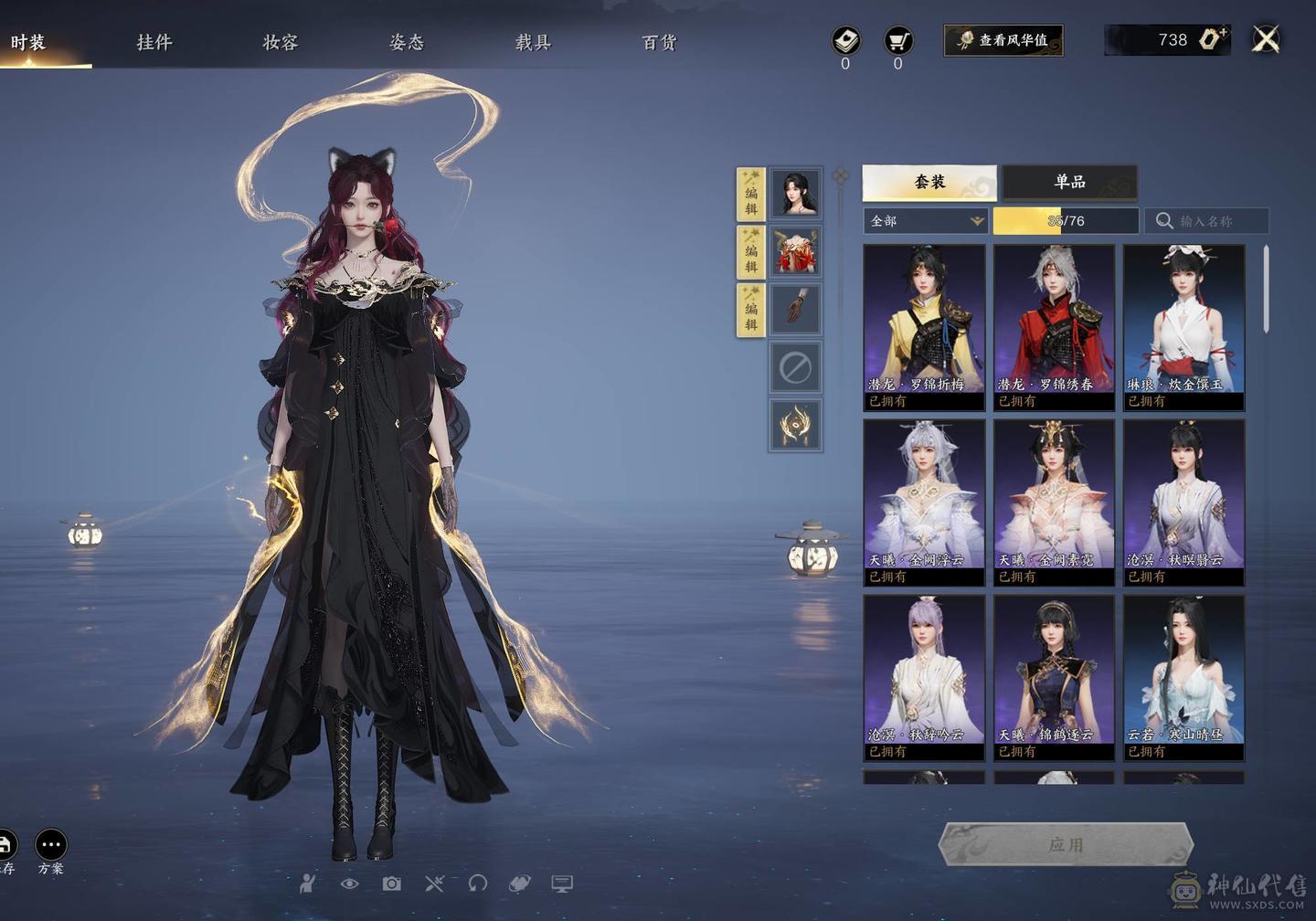Switch to the 单品 tab
The width and height of the screenshot is (1316, 921).
1069,182
